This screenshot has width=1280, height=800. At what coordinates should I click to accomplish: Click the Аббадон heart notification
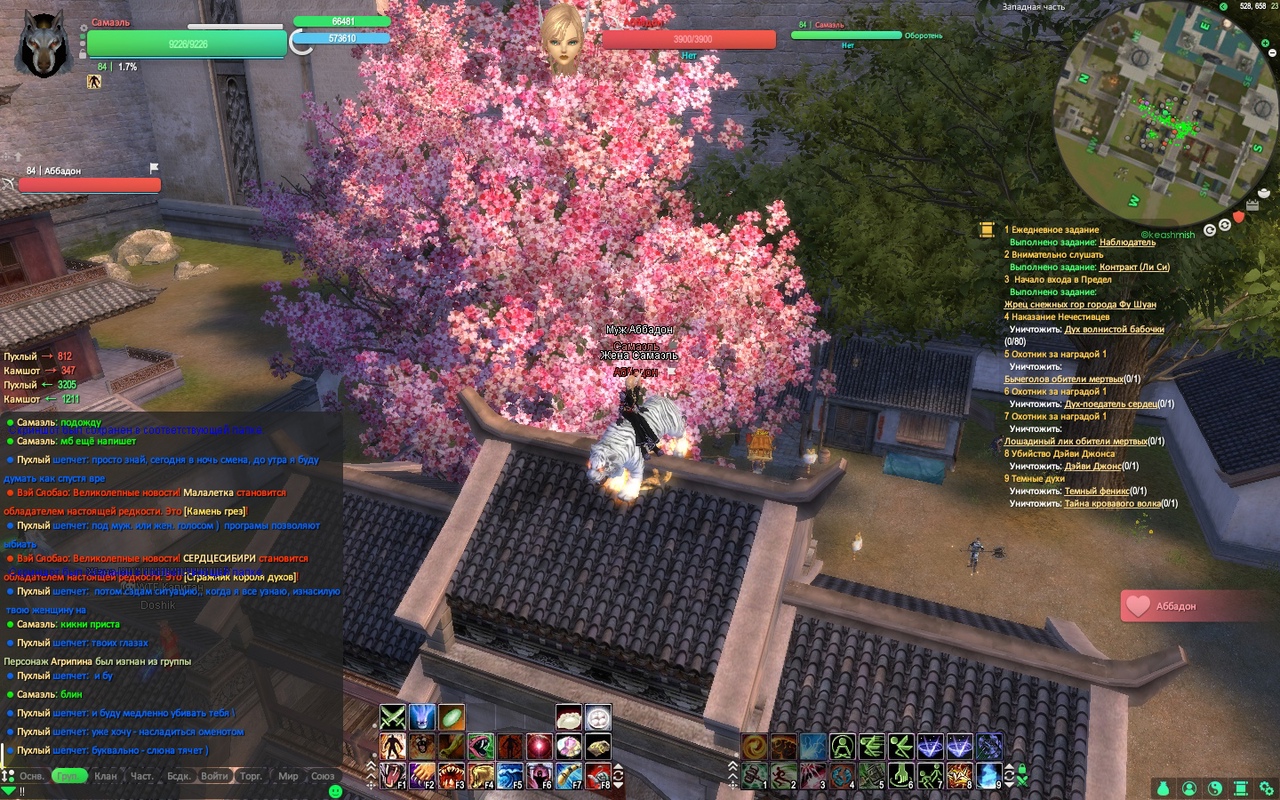[1200, 606]
